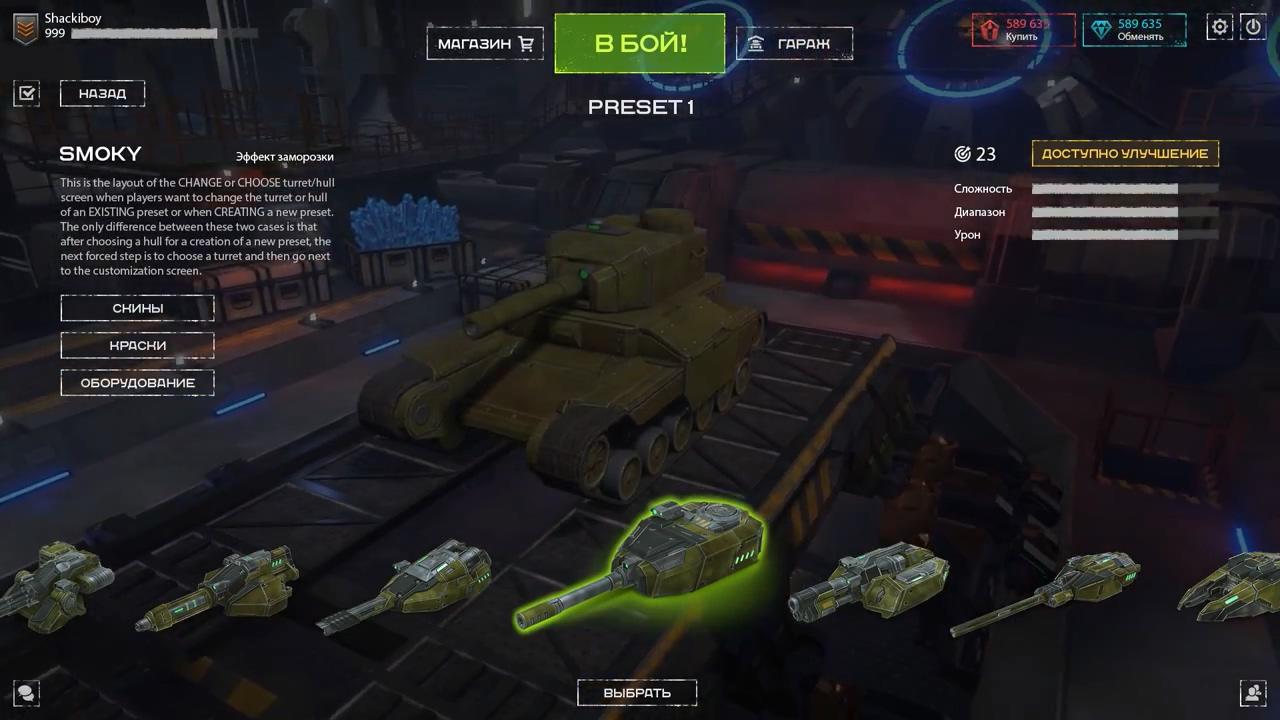1280x720 pixels.
Task: Confirm with the ВЫБРАТЬ button
Action: (637, 691)
